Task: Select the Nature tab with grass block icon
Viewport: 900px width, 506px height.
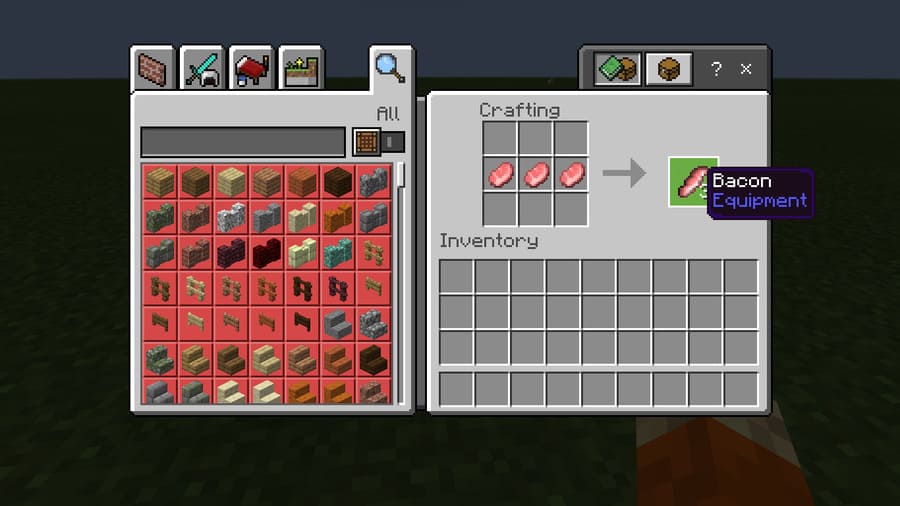Action: click(301, 69)
